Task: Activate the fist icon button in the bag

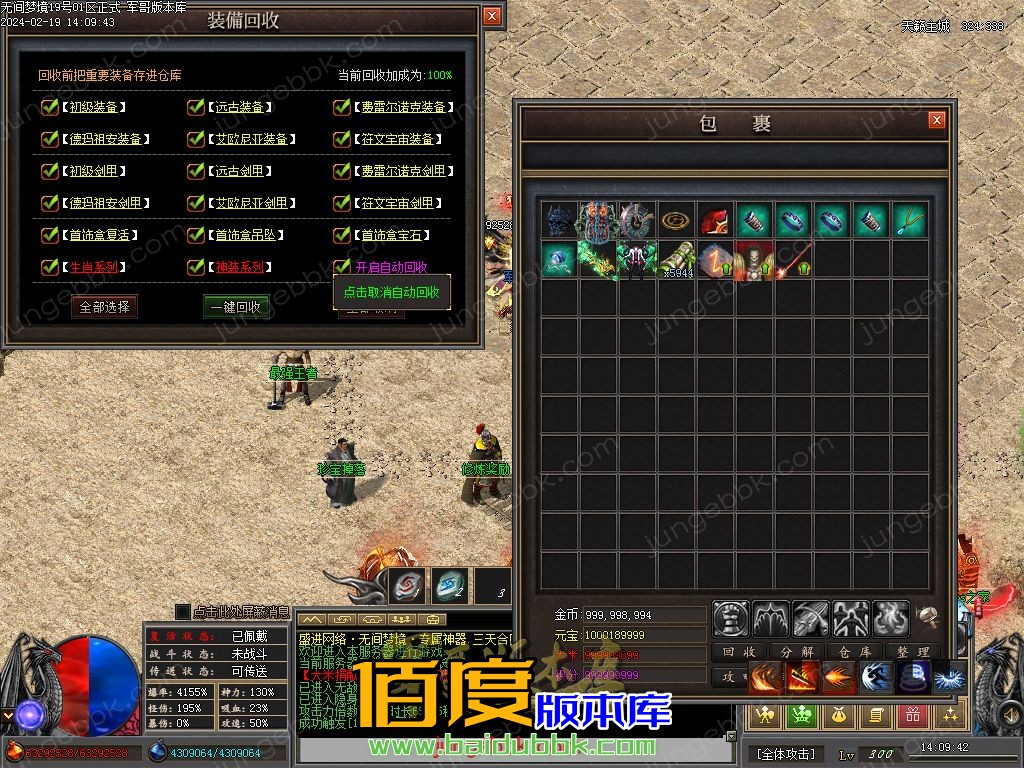Action: point(731,619)
